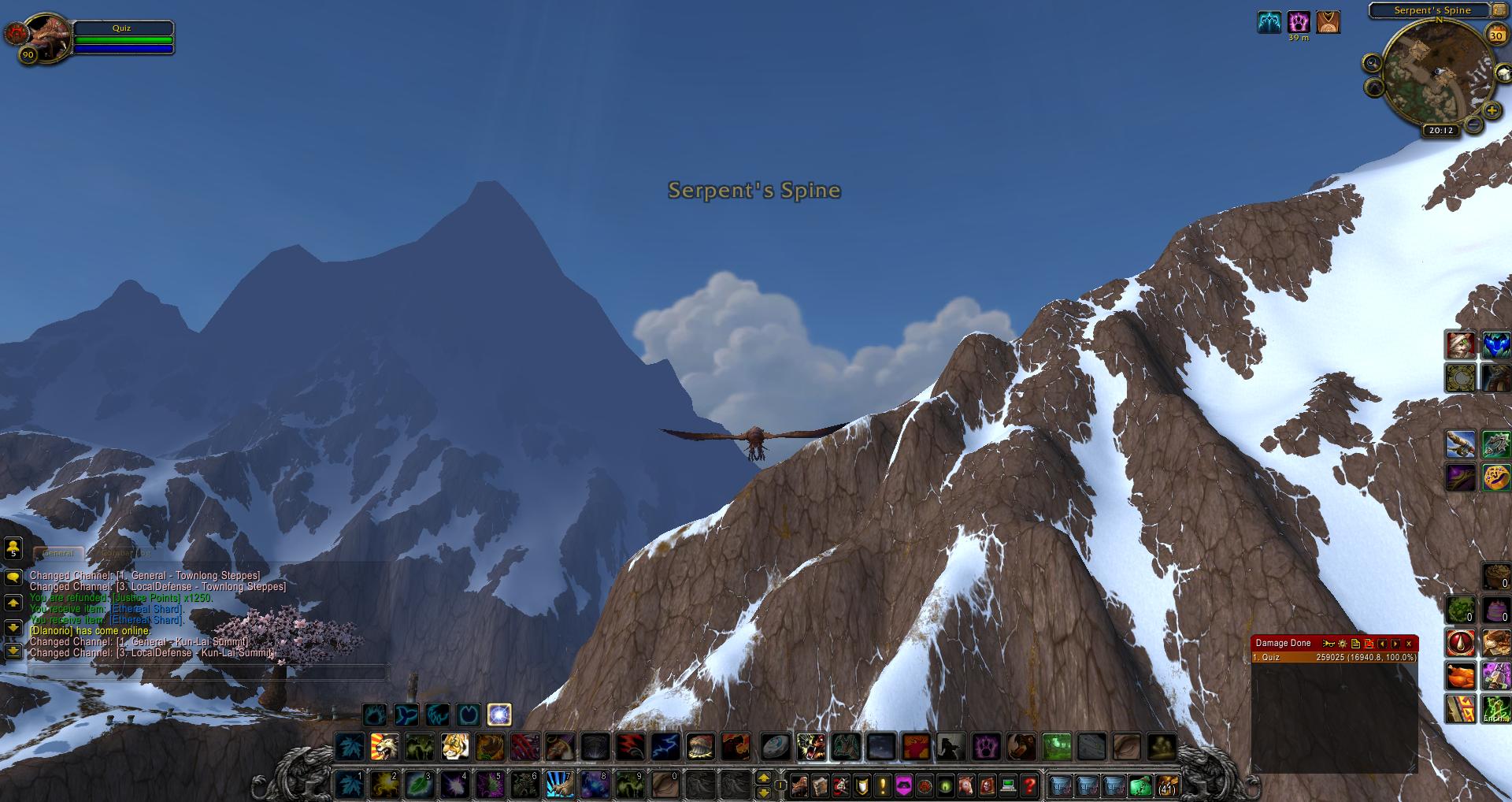Open the red question mark help button
The width and height of the screenshot is (1512, 802).
click(x=1028, y=785)
